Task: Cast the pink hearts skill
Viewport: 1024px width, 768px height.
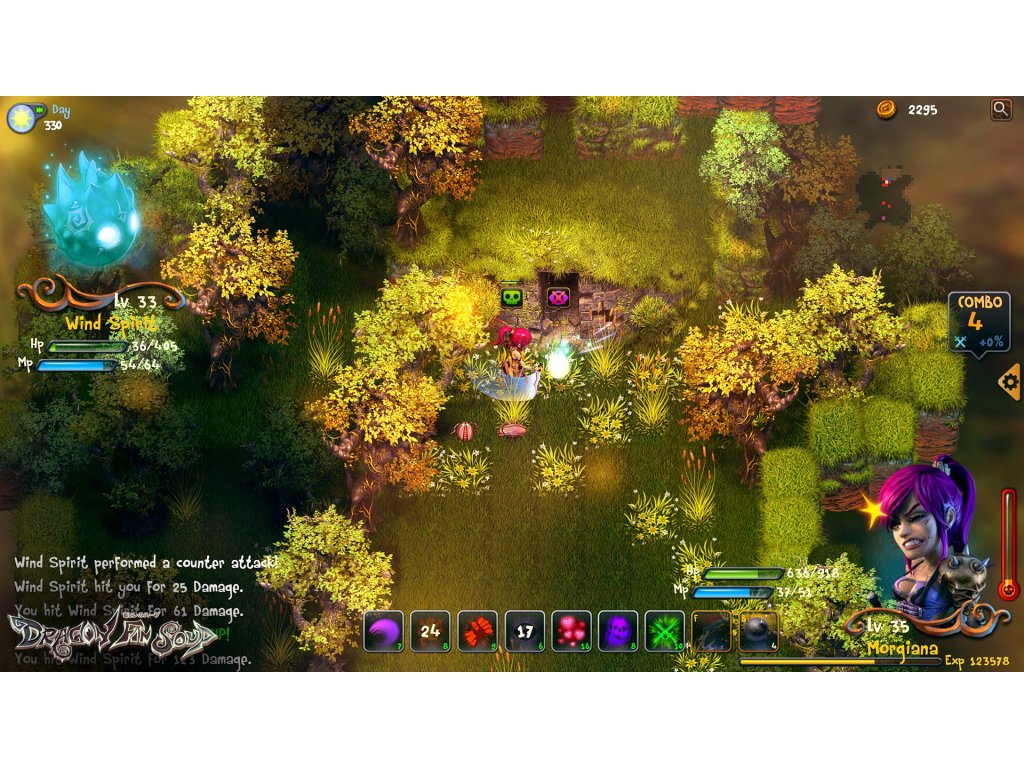Action: pos(571,631)
